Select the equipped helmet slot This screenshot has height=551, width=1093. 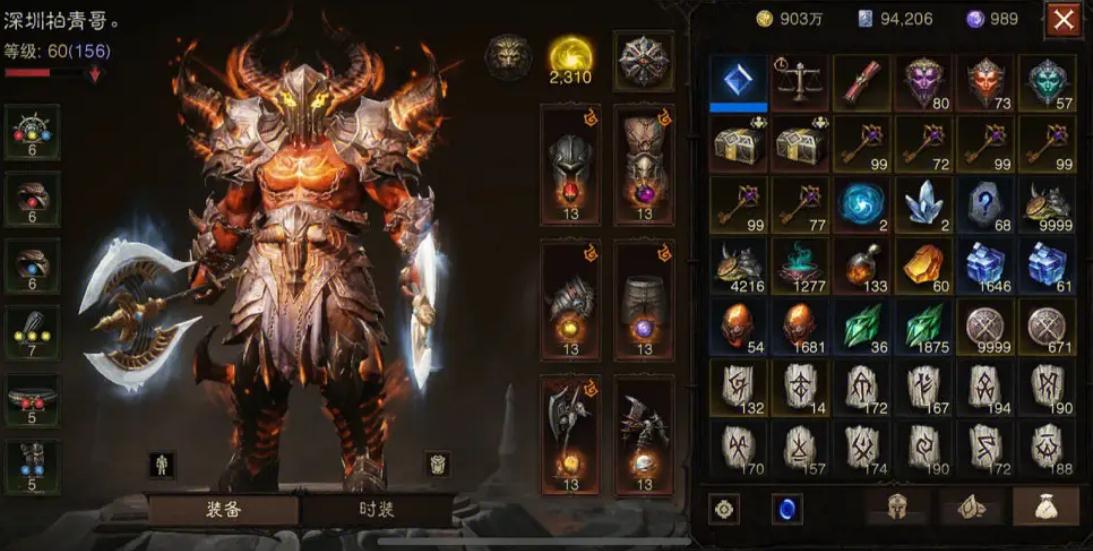click(x=571, y=164)
